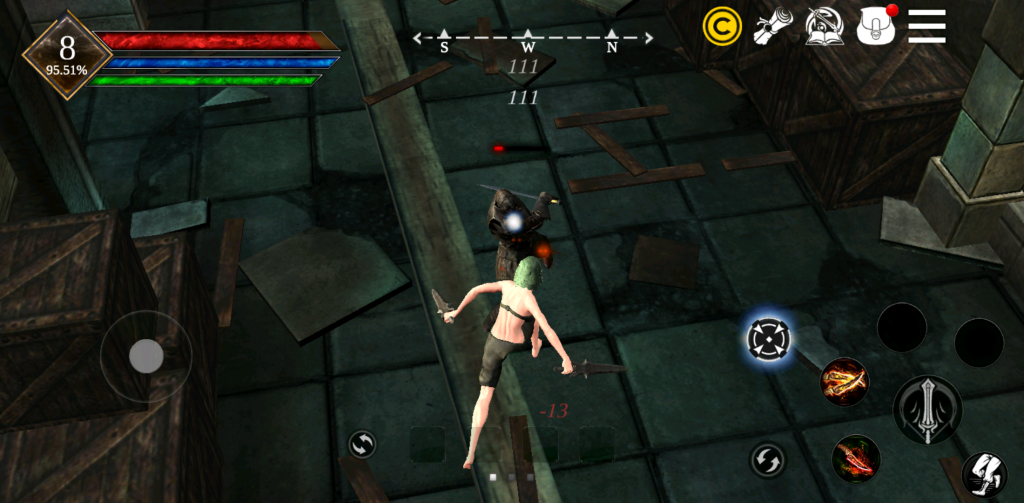The width and height of the screenshot is (1024, 503).
Task: Open the gold coin currency shop
Action: pos(722,26)
